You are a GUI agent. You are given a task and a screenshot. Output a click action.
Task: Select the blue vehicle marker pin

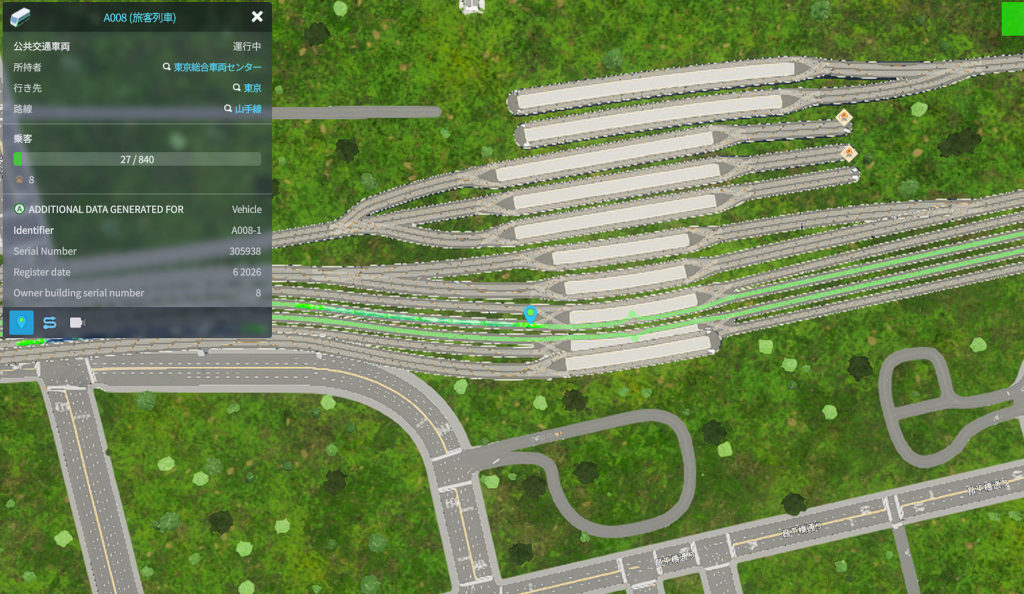[531, 314]
